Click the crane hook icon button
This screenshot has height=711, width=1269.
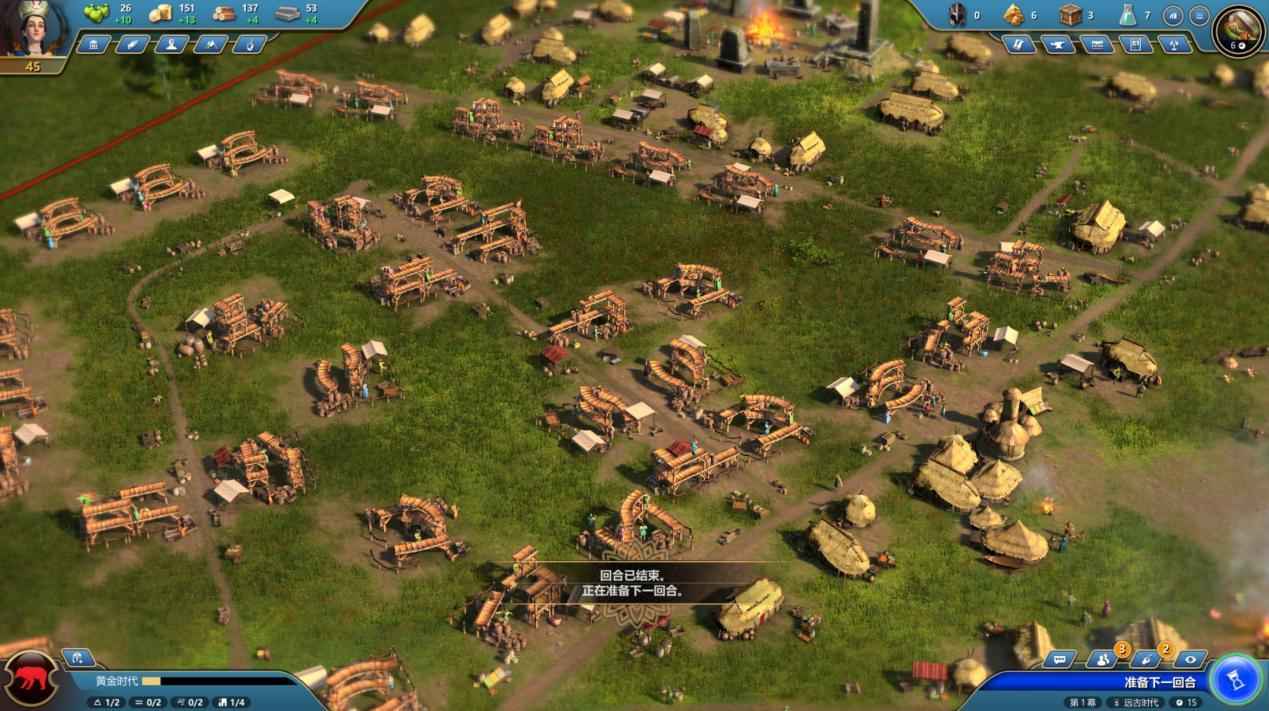[x=249, y=44]
